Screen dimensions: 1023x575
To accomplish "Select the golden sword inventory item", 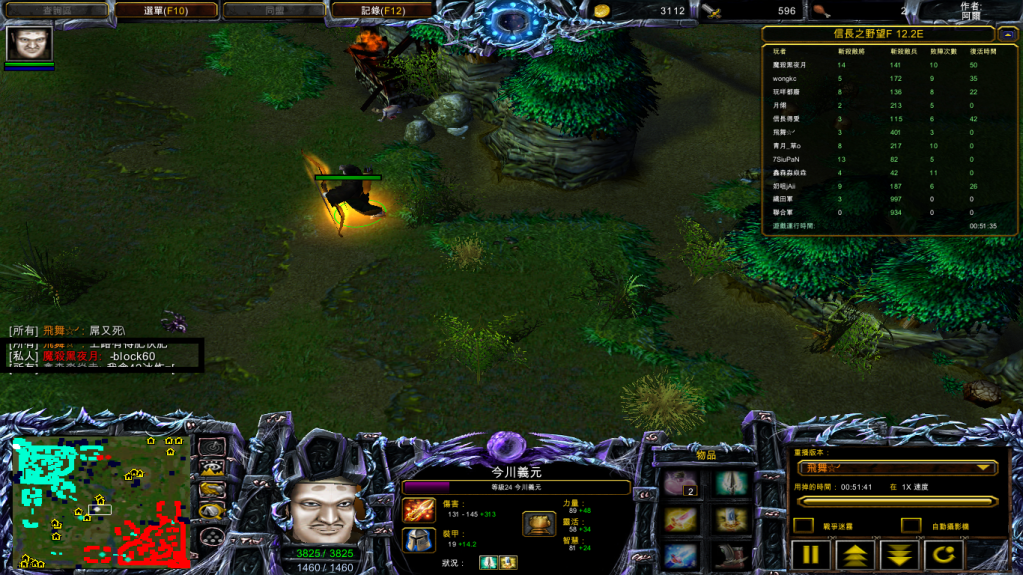I will 681,519.
